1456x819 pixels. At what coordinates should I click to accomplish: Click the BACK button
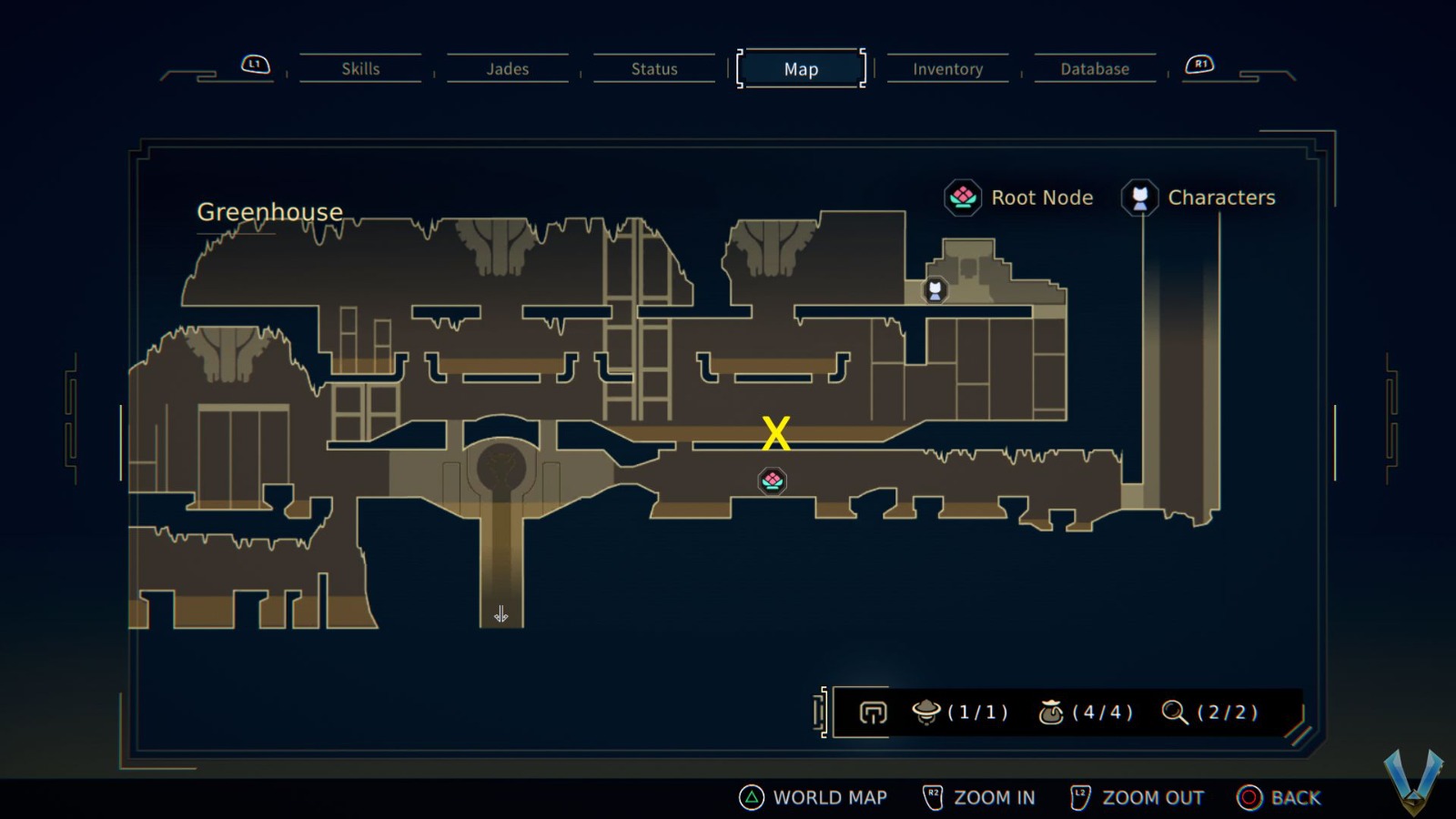[x=1298, y=797]
